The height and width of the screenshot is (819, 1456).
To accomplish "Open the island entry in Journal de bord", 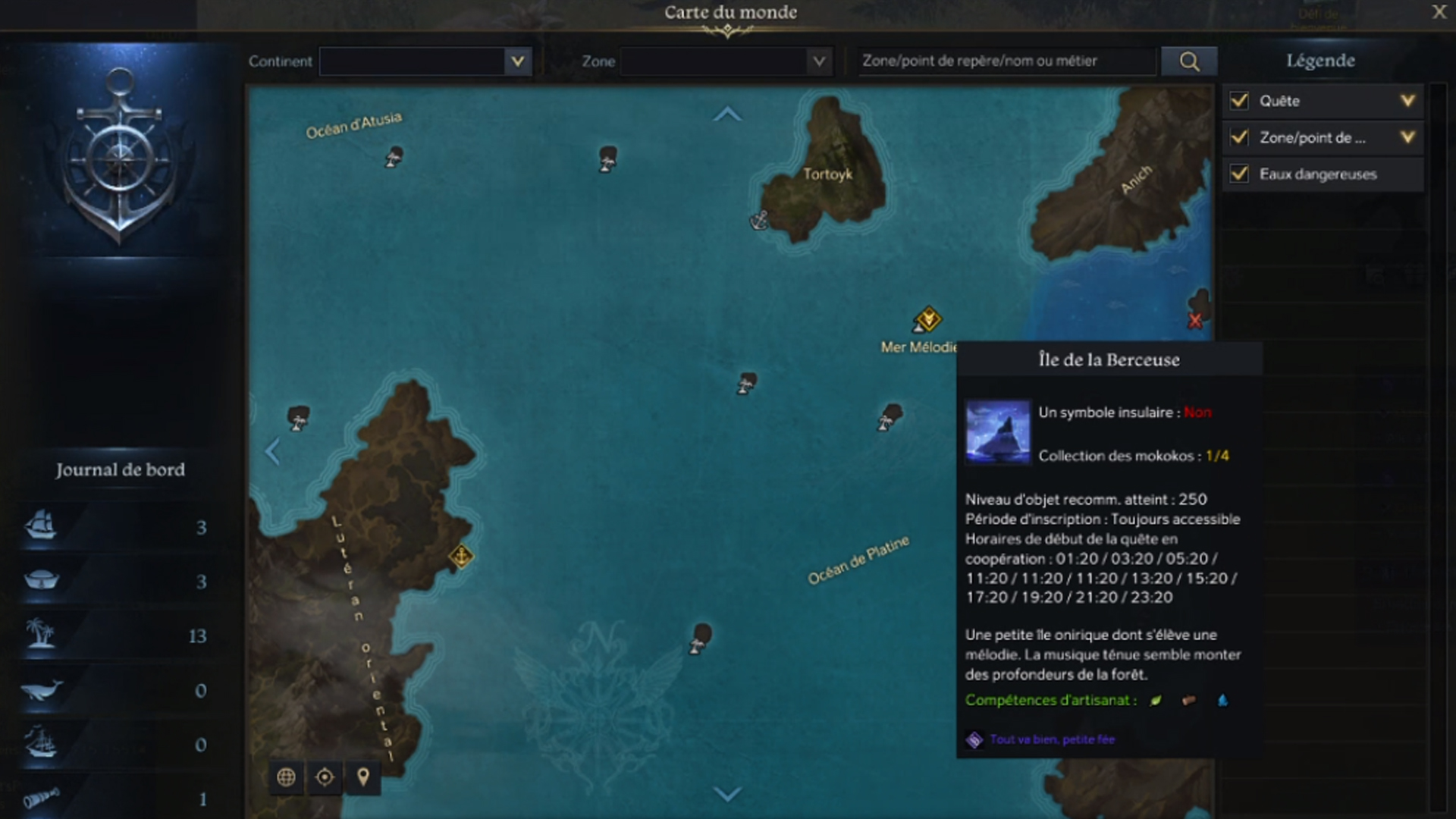I will (x=118, y=635).
